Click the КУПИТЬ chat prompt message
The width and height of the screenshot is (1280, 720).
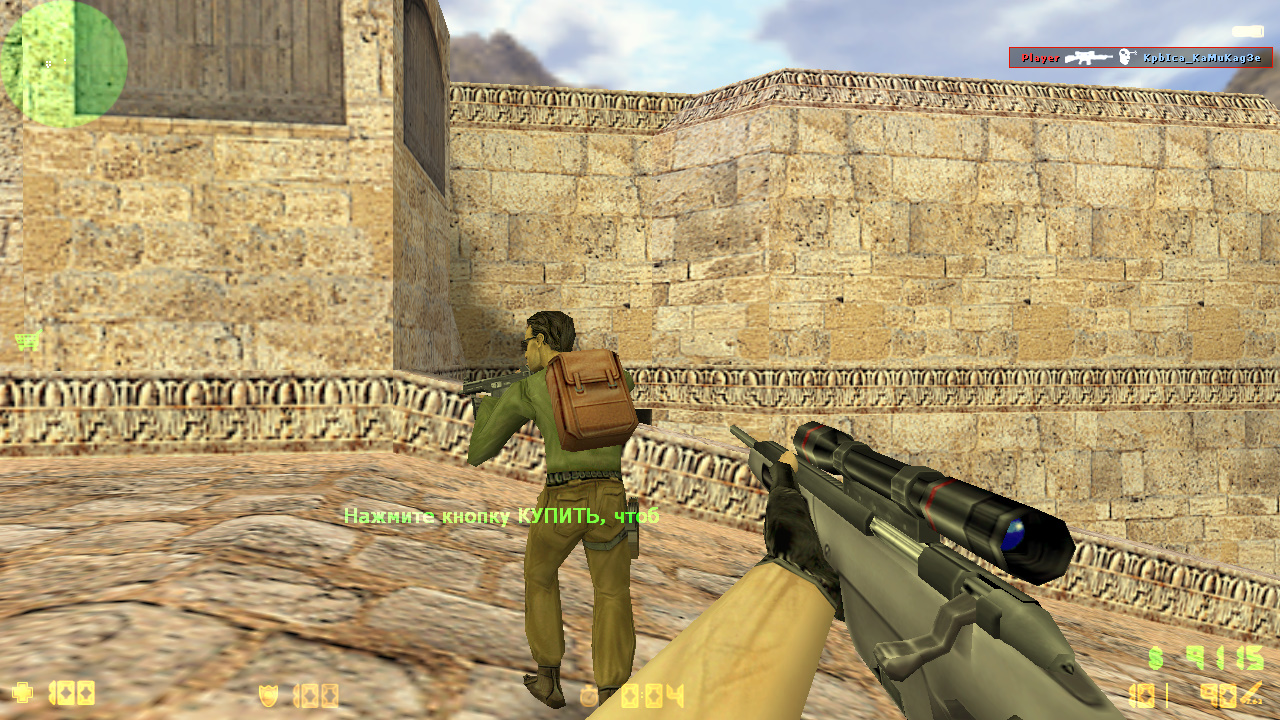(x=500, y=517)
